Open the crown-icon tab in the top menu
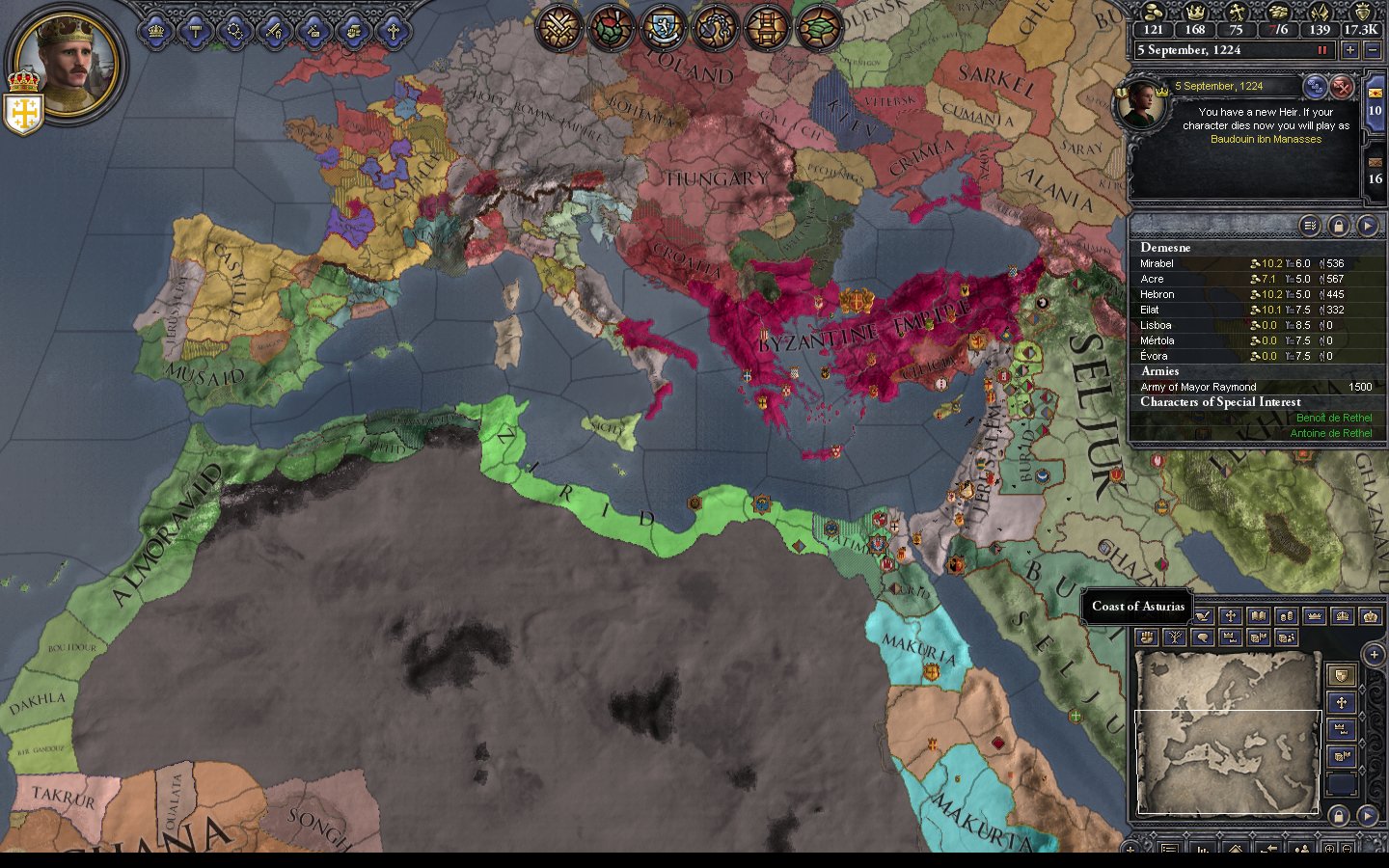This screenshot has width=1389, height=868. (155, 31)
